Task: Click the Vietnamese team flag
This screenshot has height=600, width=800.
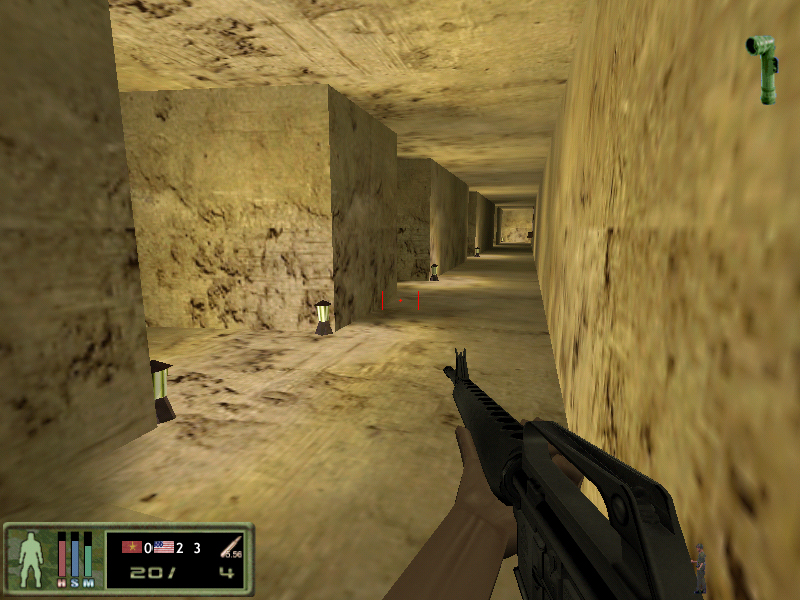Action: 131,547
